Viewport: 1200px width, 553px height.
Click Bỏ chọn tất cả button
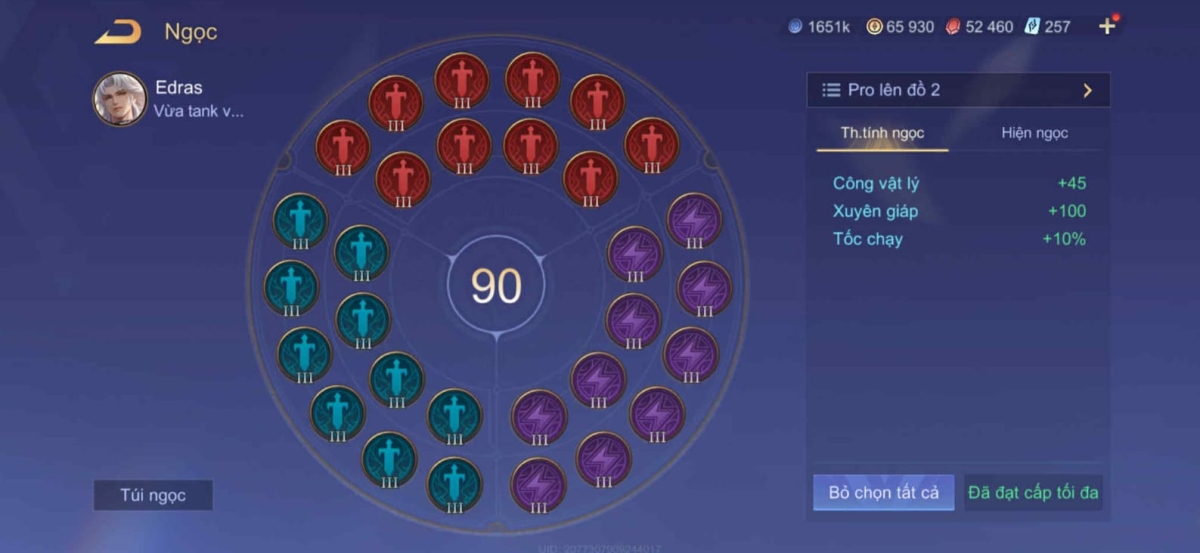883,492
